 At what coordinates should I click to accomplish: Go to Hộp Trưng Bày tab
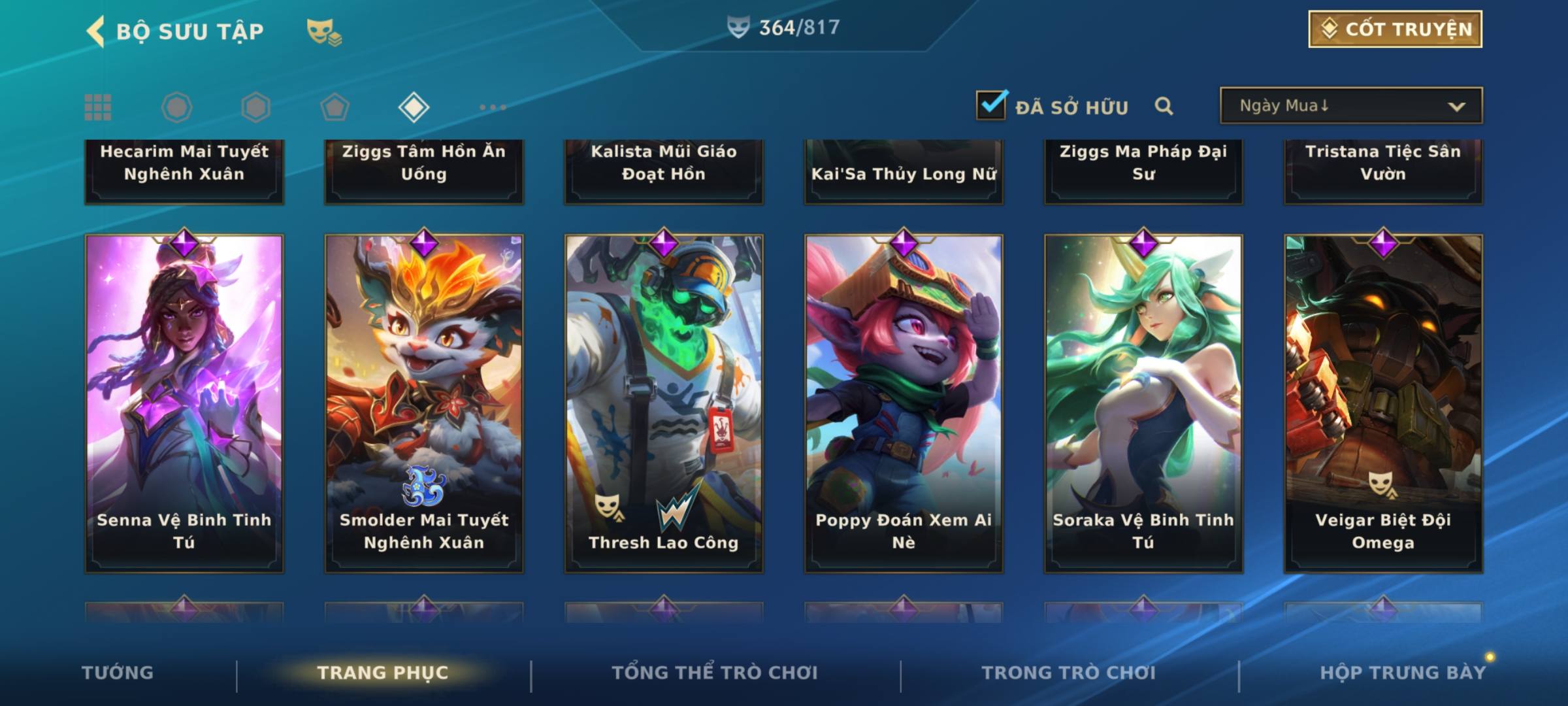pyautogui.click(x=1402, y=673)
